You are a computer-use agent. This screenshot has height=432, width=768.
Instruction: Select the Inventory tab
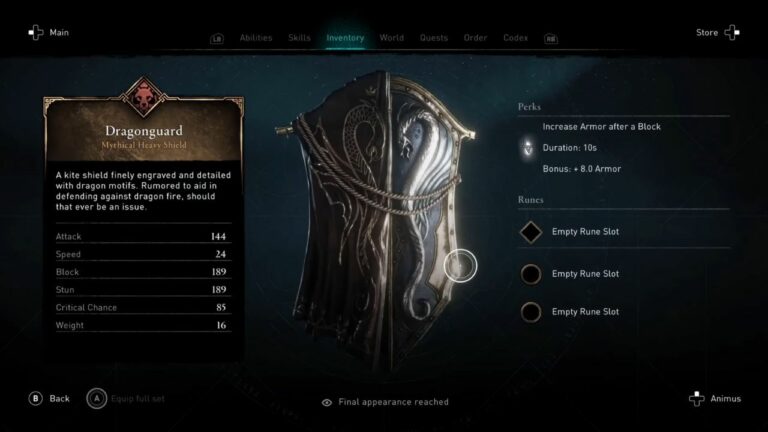pos(345,38)
